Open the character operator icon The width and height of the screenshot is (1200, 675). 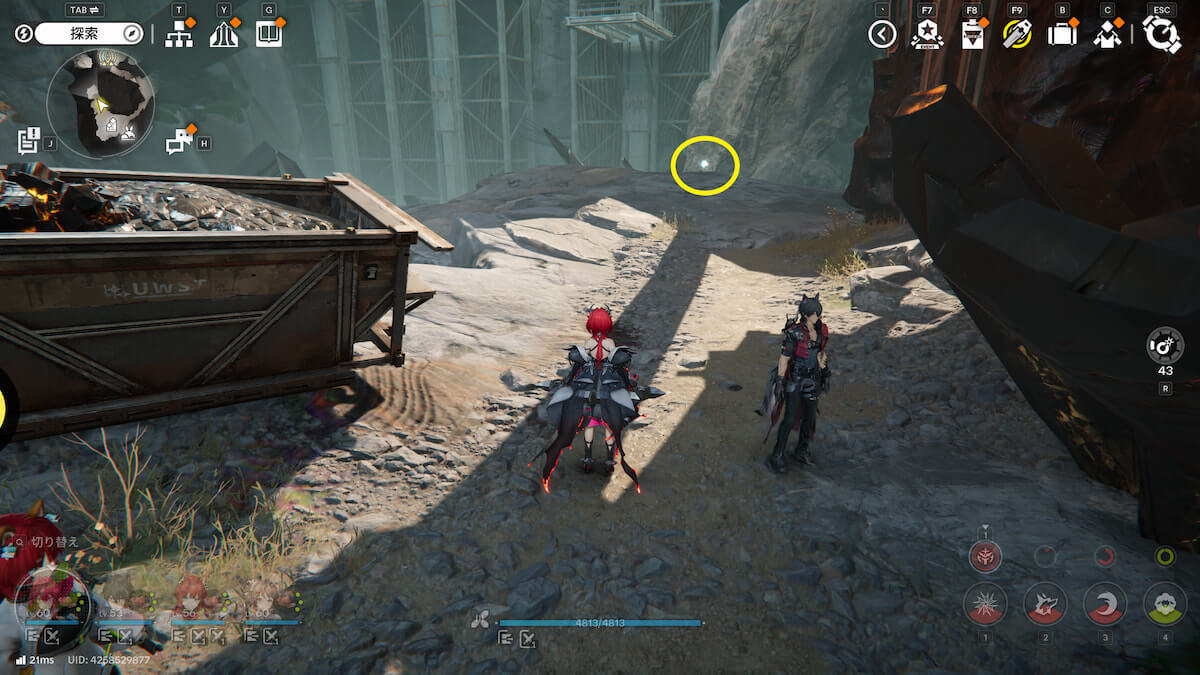pyautogui.click(x=1107, y=35)
